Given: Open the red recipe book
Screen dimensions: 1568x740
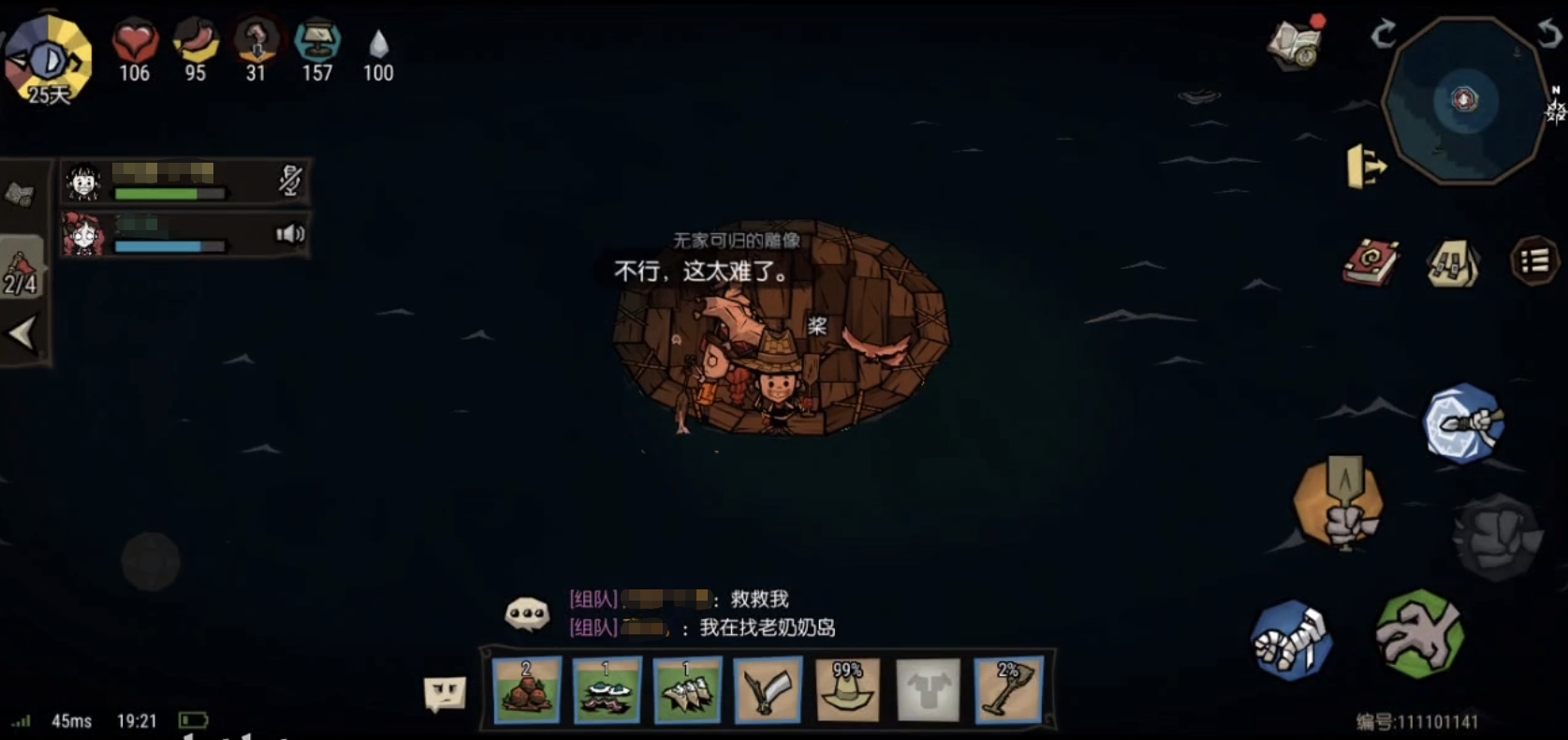Looking at the screenshot, I should (x=1370, y=262).
